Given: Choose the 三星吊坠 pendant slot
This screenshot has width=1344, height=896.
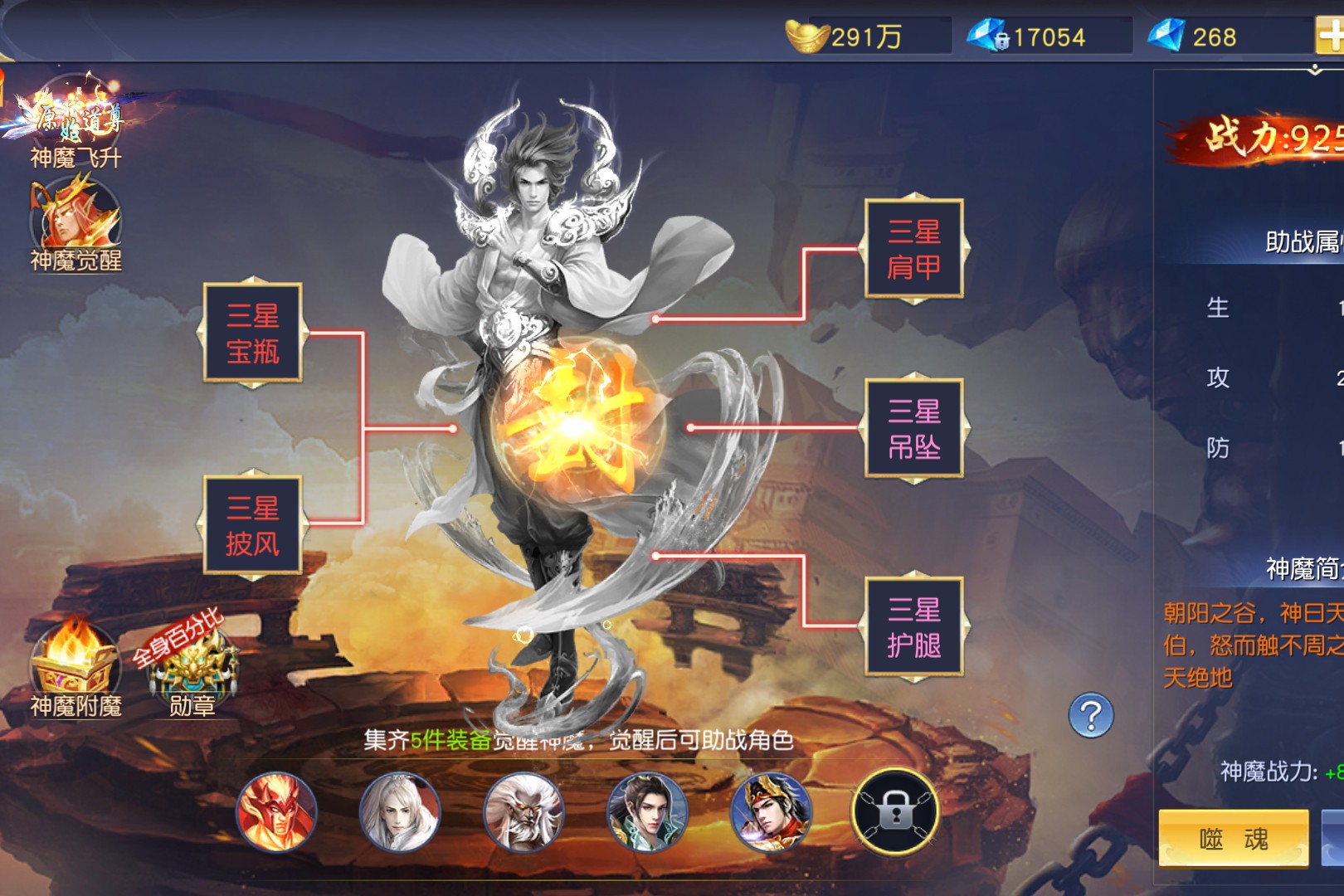Looking at the screenshot, I should [x=913, y=429].
